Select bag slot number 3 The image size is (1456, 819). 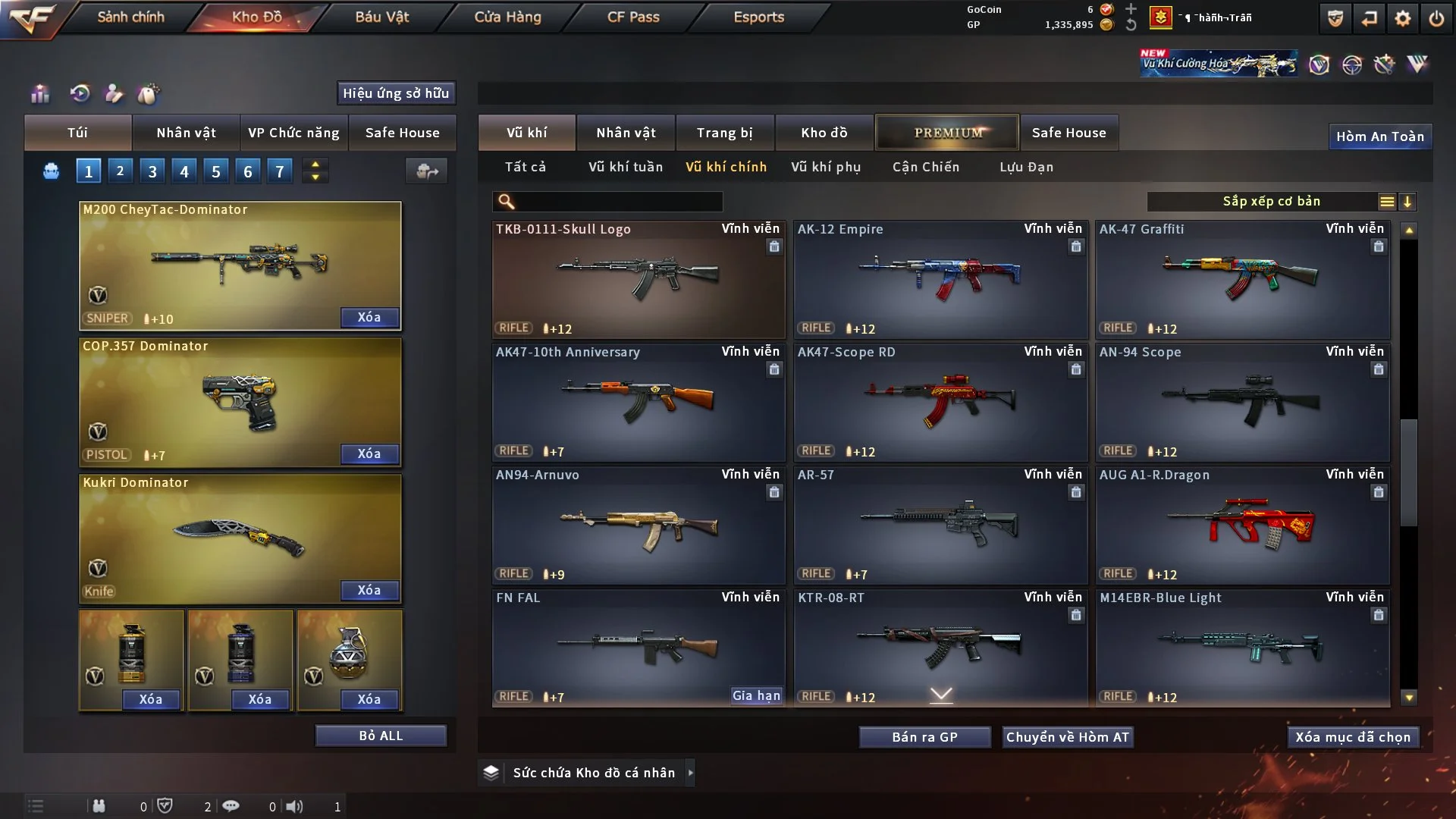coord(152,171)
